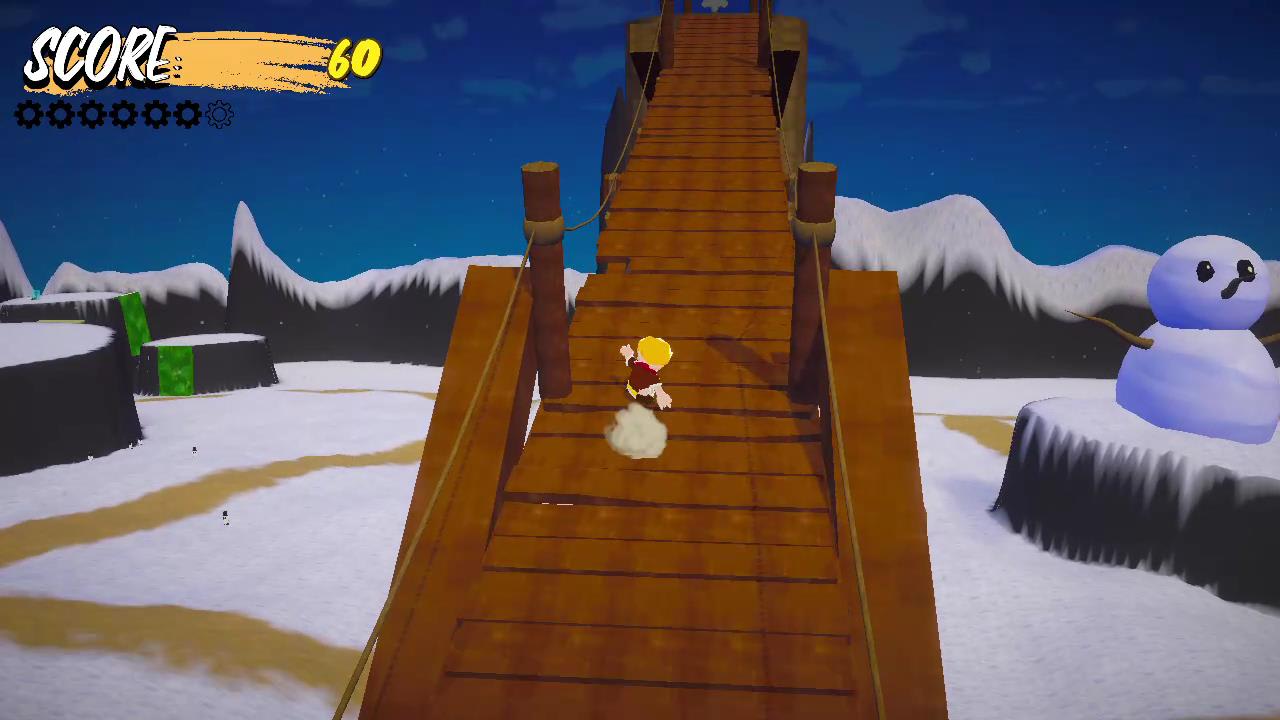Click the third gear icon in the HUD

coord(90,114)
